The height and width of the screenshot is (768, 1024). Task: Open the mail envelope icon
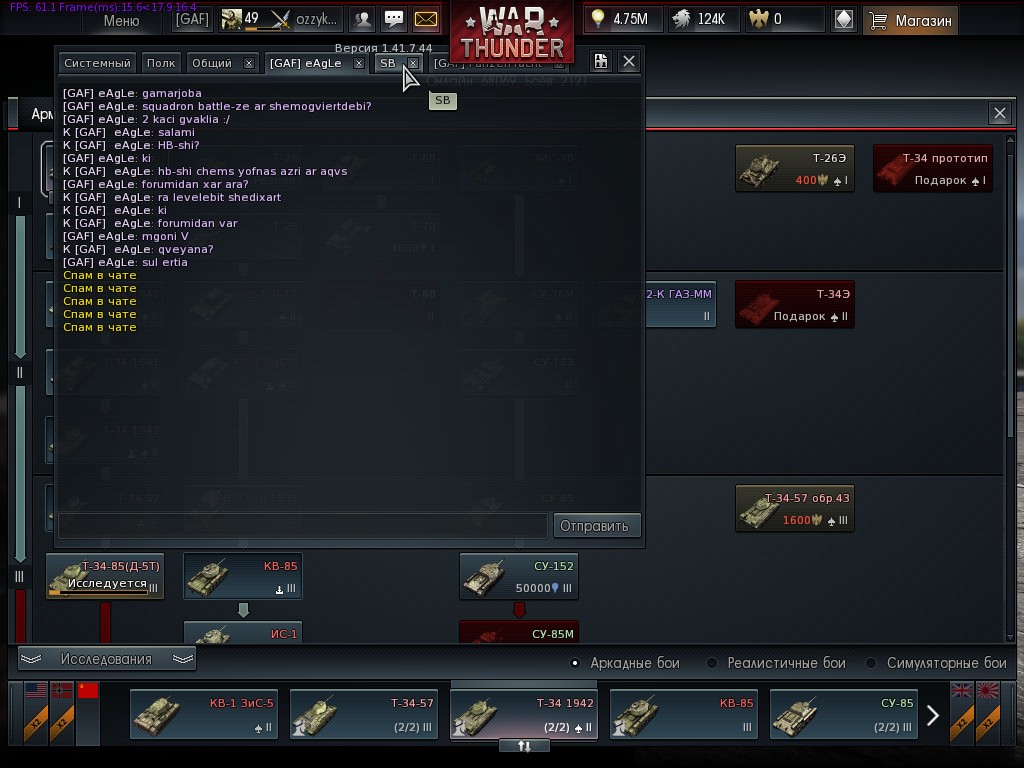click(x=426, y=19)
